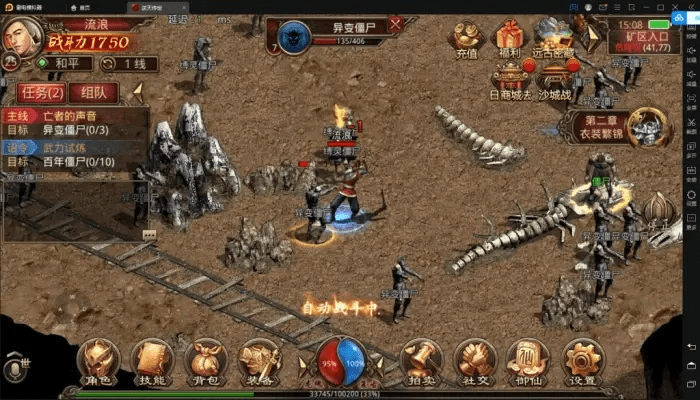Open the 沙城战 siege event

pos(556,78)
